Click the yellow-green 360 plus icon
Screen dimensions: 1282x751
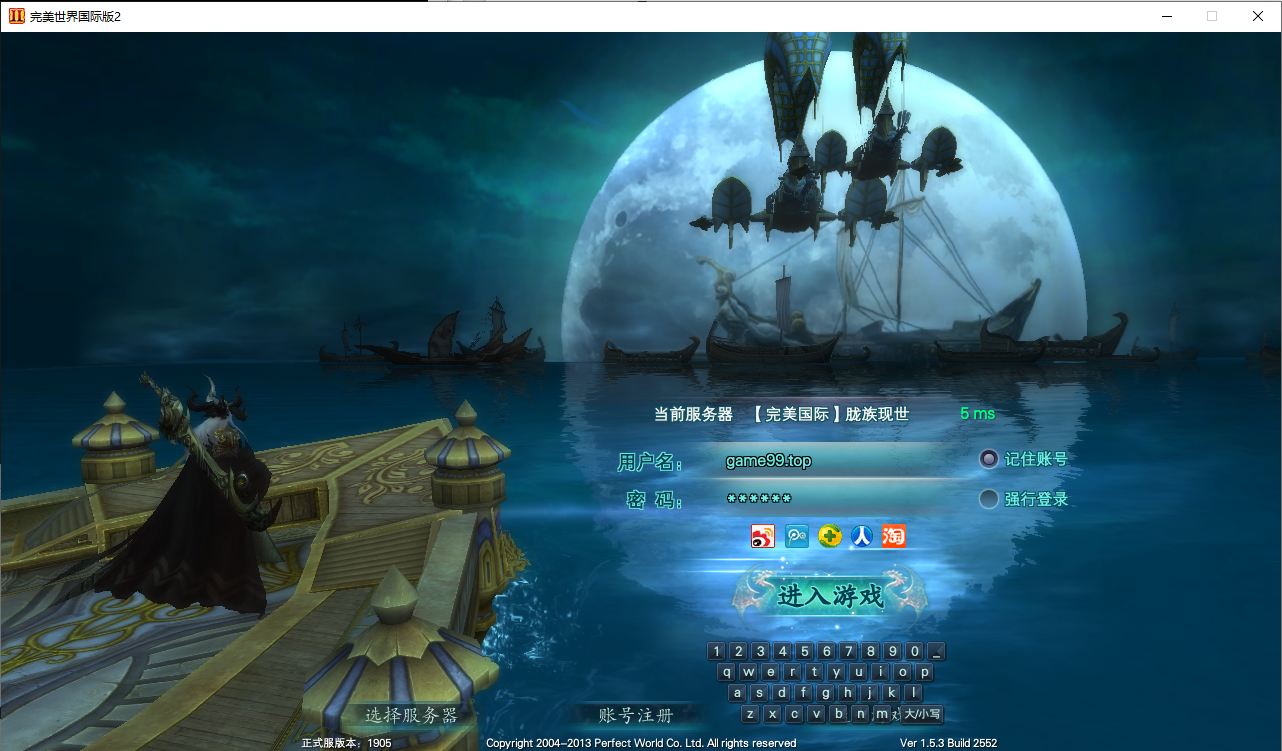829,536
